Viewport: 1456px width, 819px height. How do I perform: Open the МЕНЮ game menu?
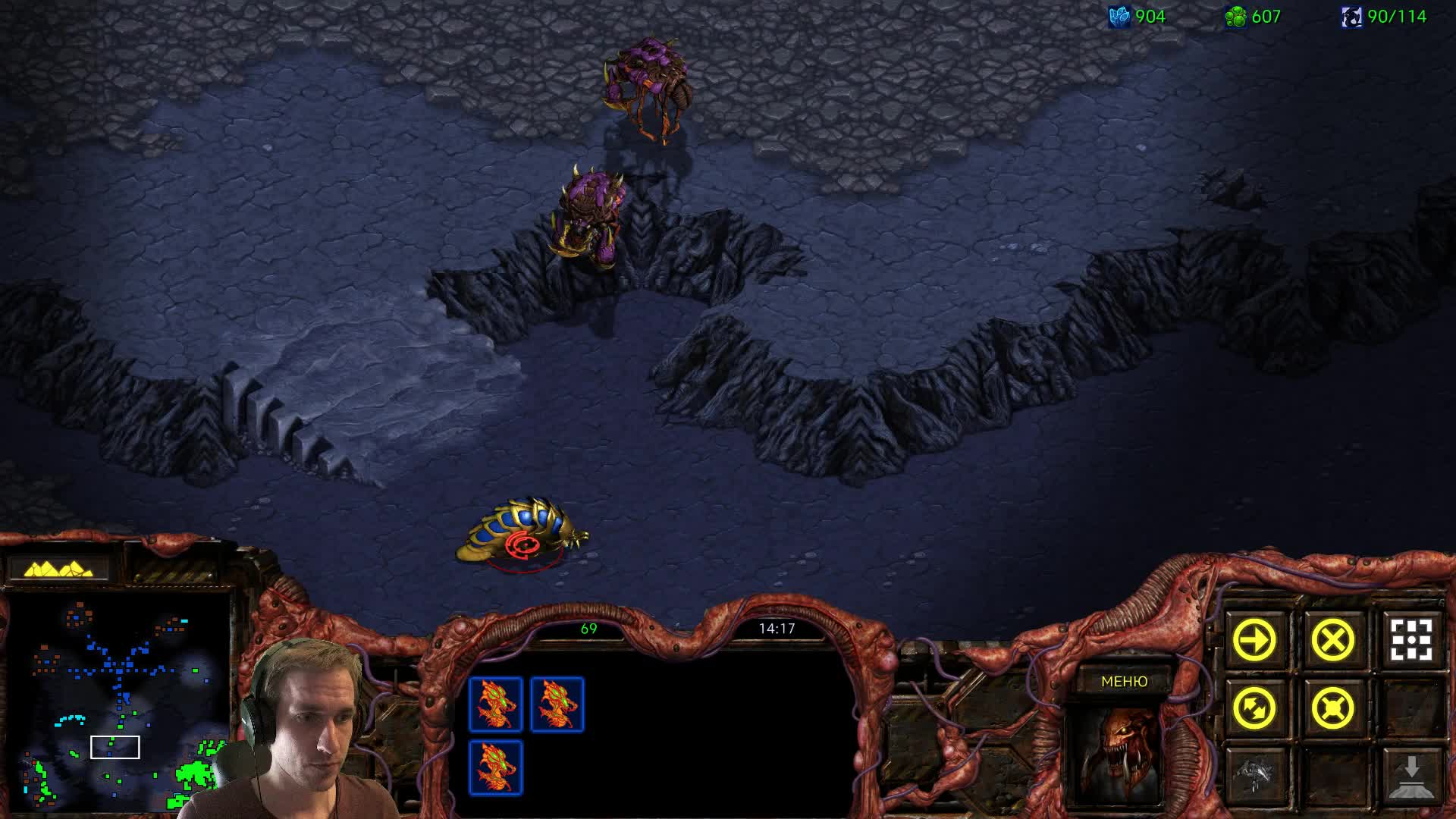pos(1124,682)
